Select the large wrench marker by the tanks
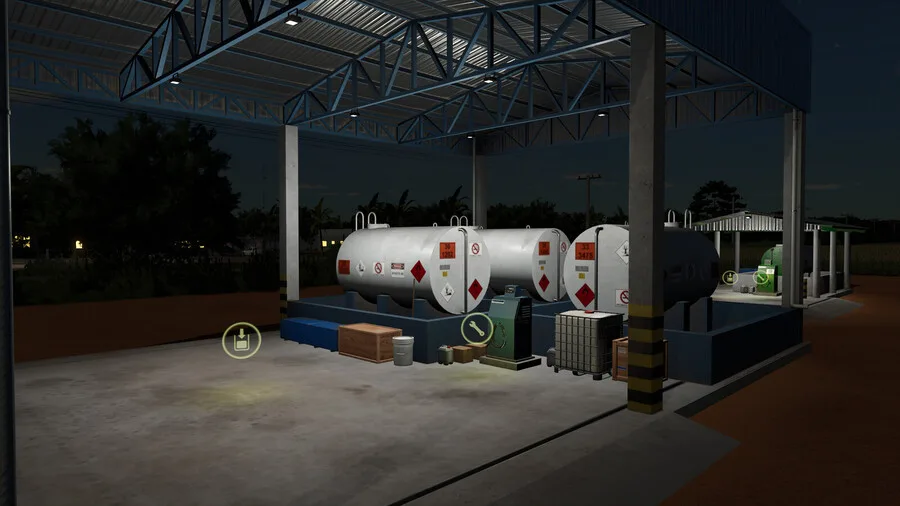Viewport: 900px width, 506px height. click(476, 328)
